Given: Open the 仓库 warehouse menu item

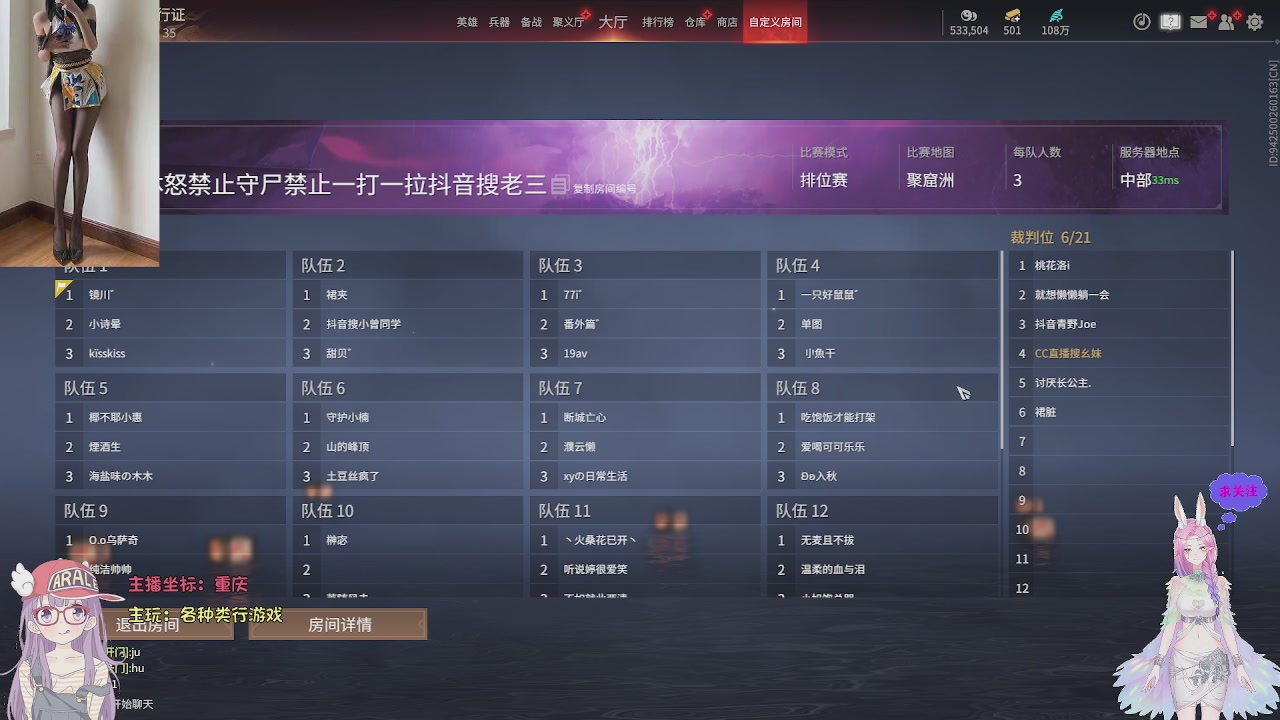Looking at the screenshot, I should pos(694,21).
